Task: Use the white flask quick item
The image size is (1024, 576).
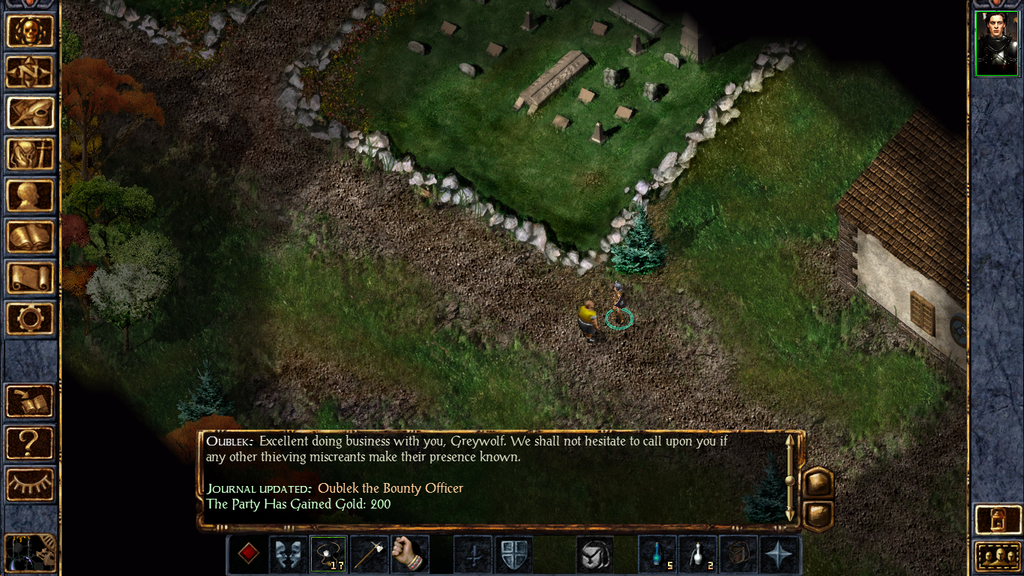Action: 697,554
